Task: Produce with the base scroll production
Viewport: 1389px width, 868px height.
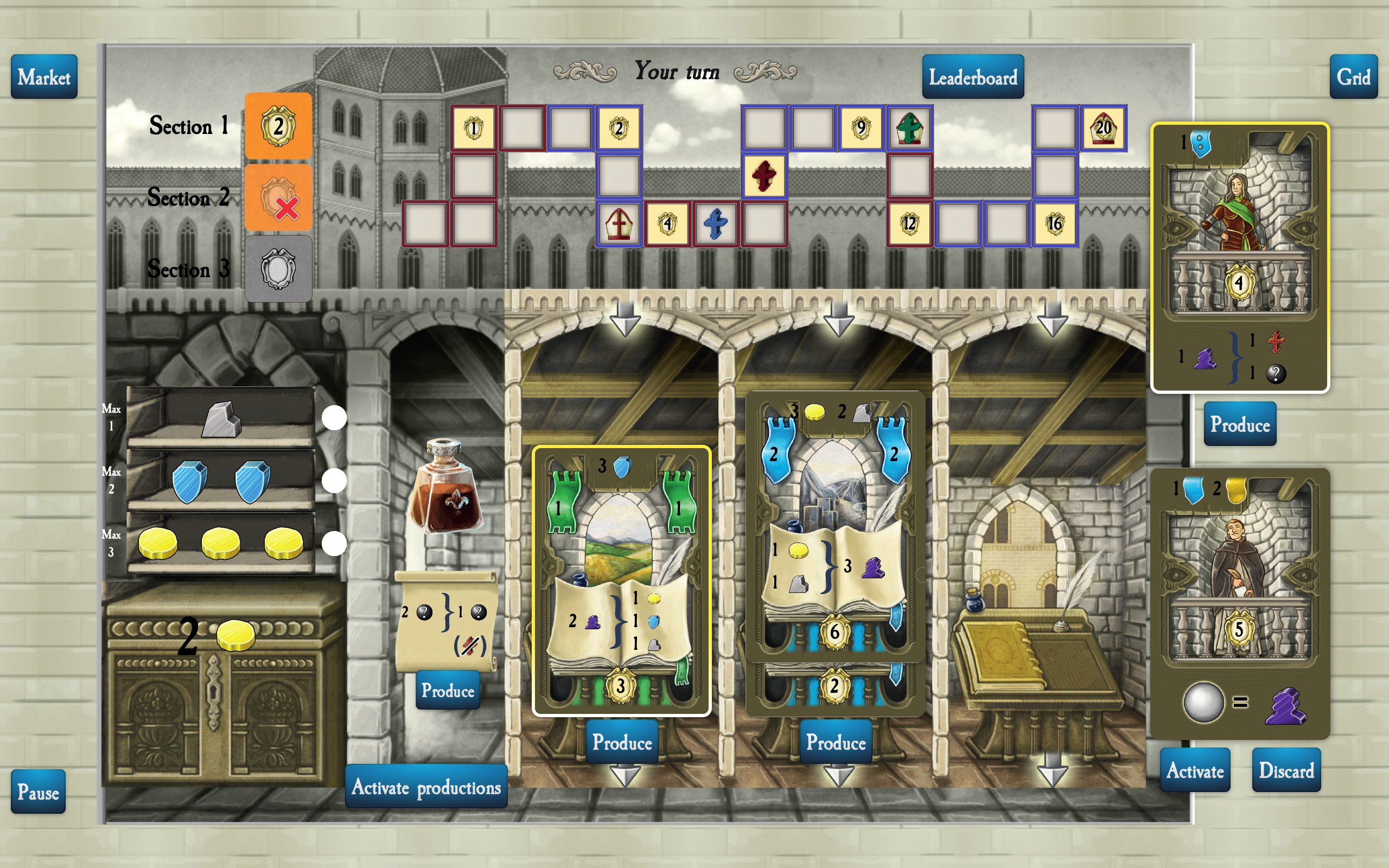Action: (x=447, y=690)
